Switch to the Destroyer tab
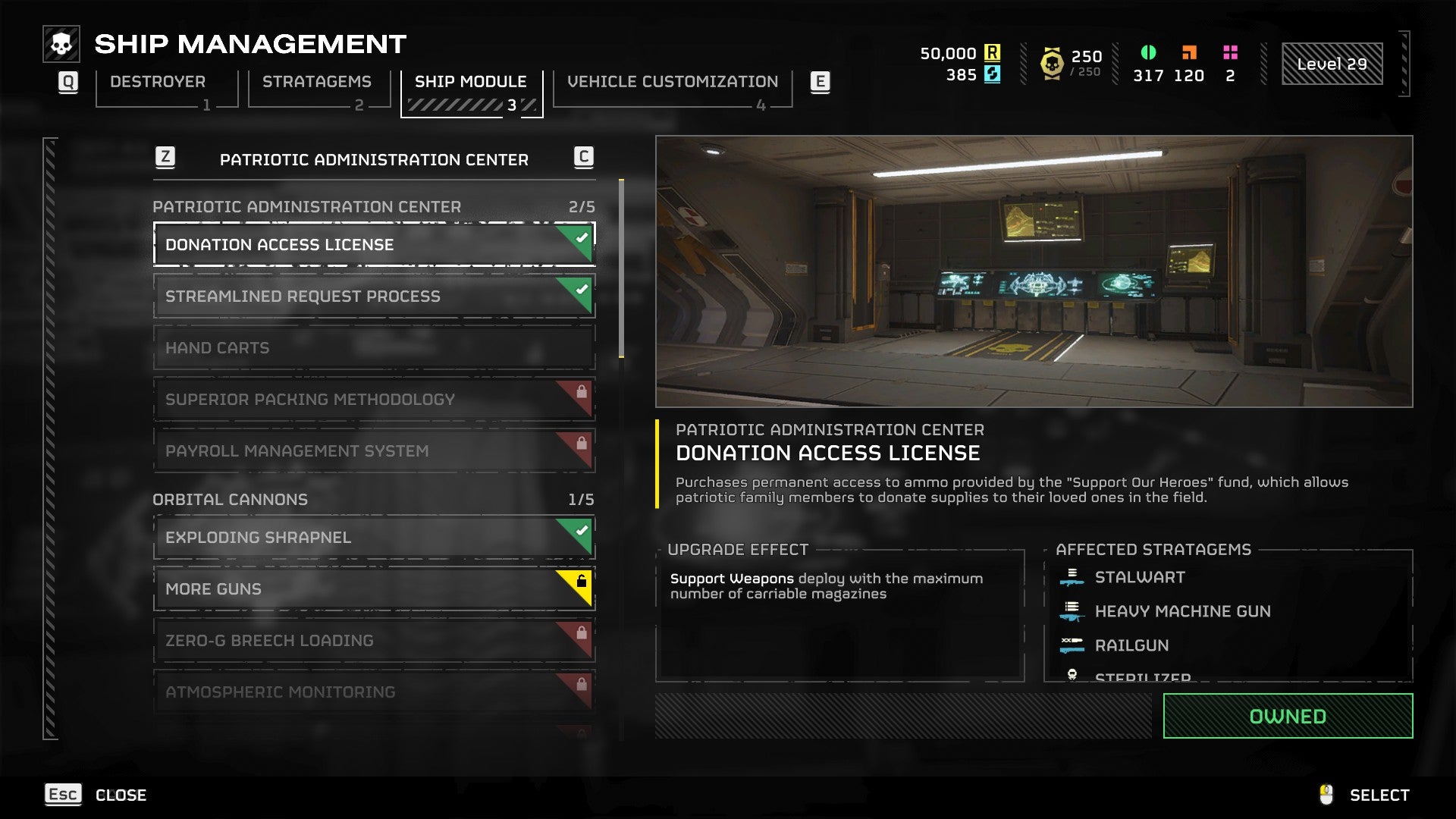 point(158,82)
